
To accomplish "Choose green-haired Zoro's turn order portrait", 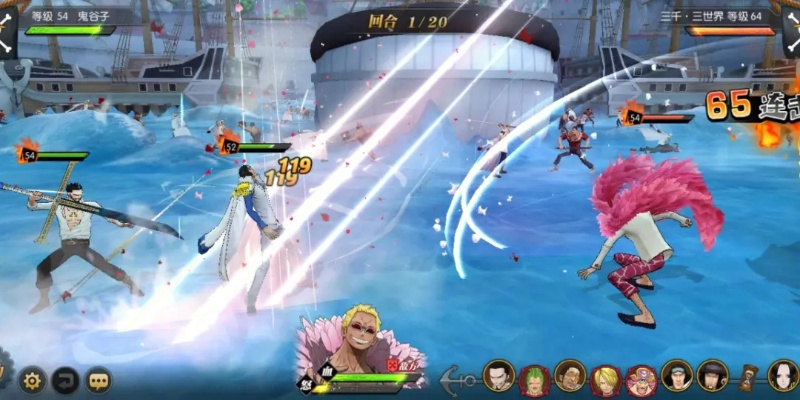I will (534, 379).
